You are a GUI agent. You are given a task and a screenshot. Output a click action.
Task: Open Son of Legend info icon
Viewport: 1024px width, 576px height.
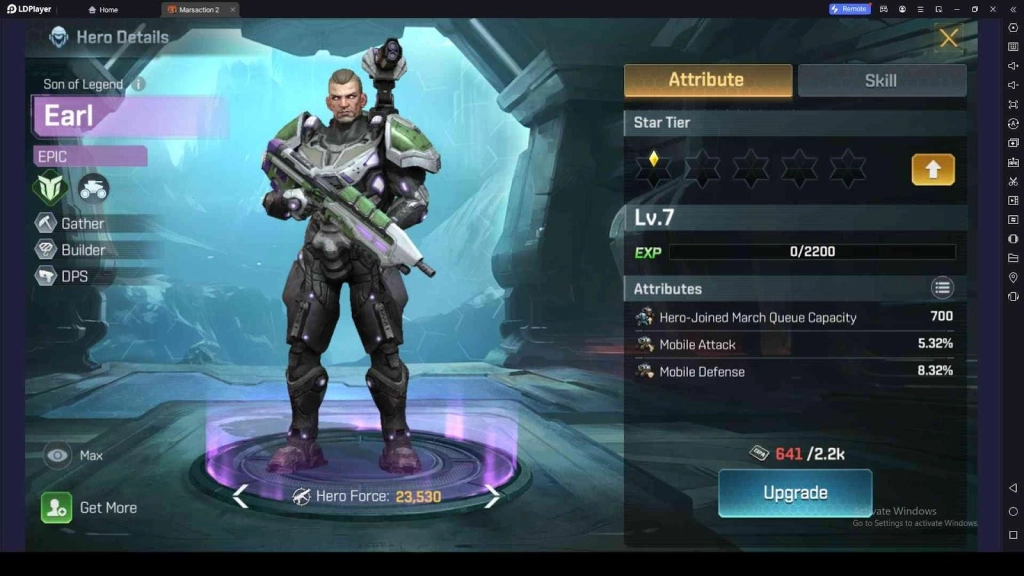[x=138, y=85]
